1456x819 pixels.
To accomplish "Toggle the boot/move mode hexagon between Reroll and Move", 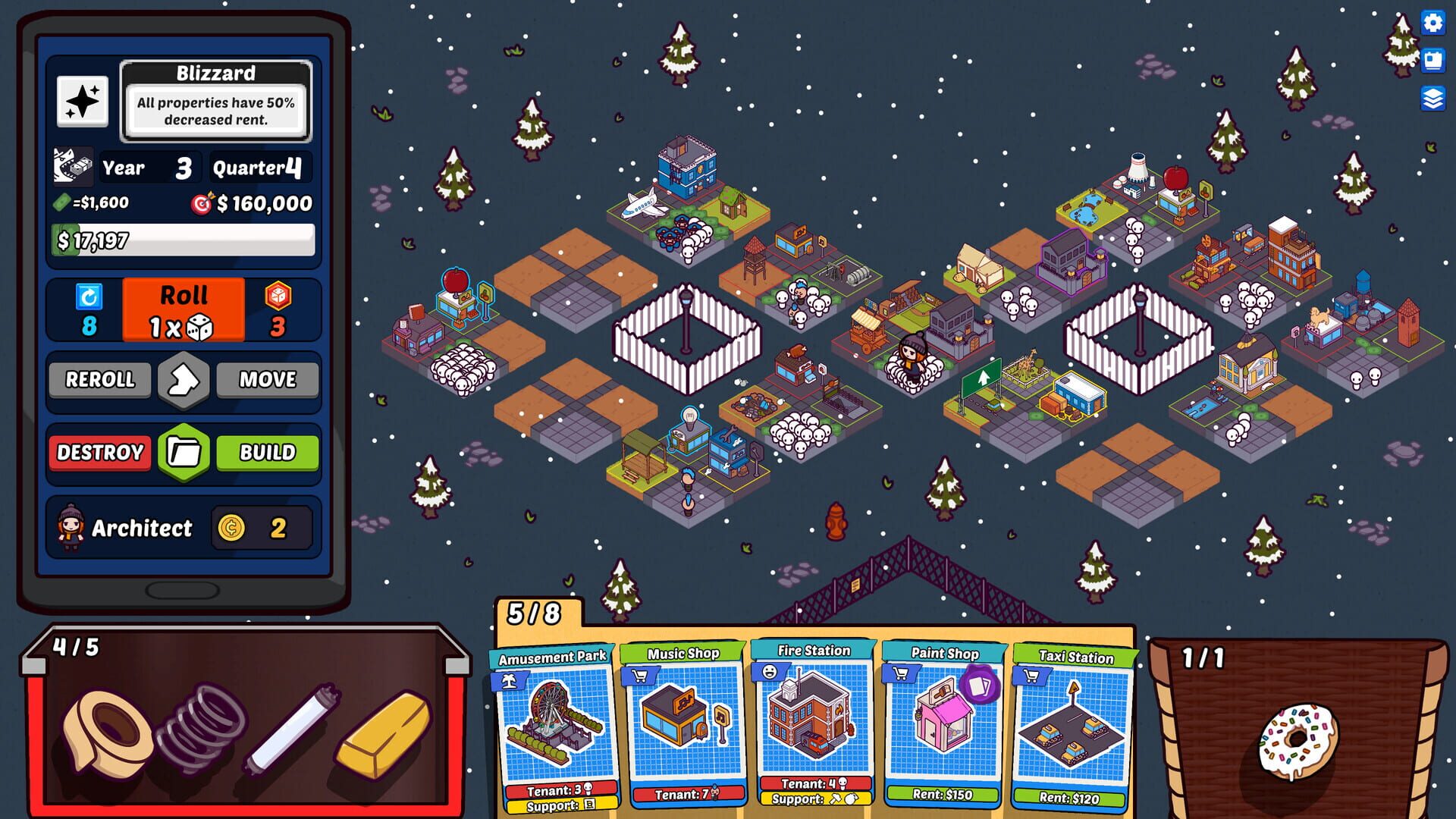I will tap(183, 380).
